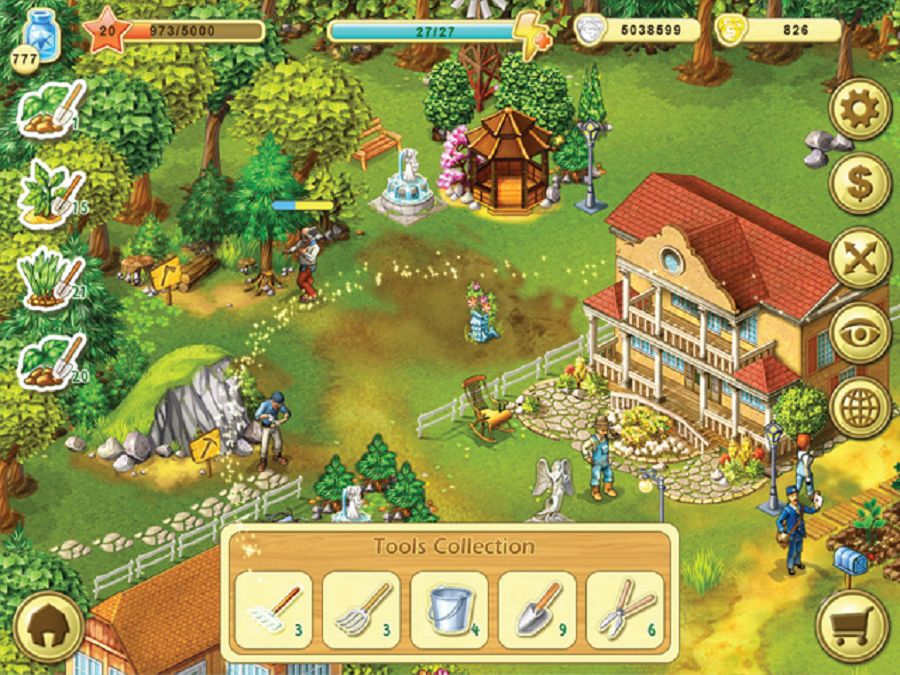Viewport: 900px width, 675px height.
Task: Choose the tall grass shovel icon with 21
Action: pyautogui.click(x=52, y=275)
